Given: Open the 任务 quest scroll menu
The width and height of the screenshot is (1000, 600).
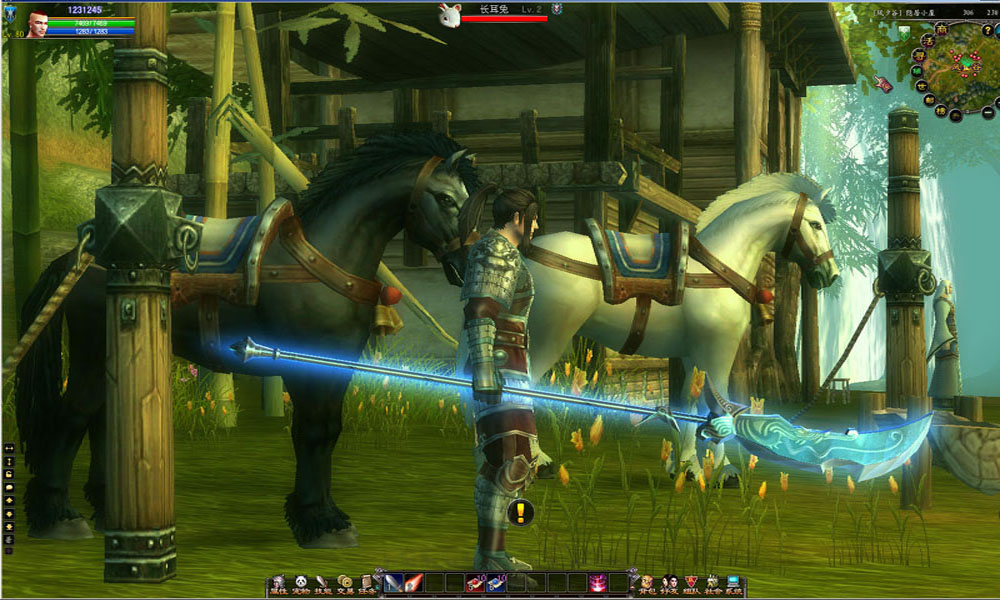Looking at the screenshot, I should (367, 583).
